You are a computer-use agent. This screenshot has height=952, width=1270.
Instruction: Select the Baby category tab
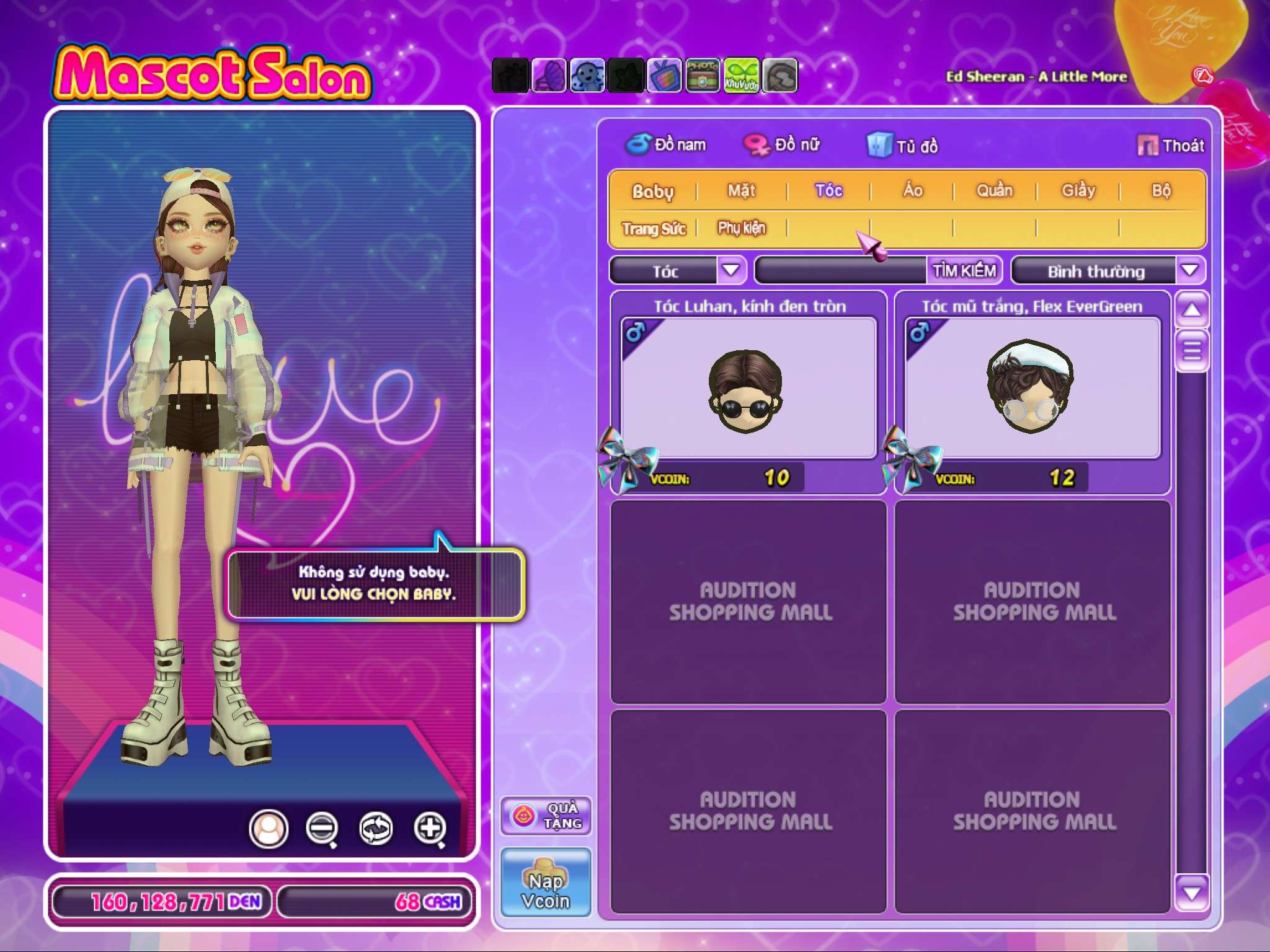click(652, 191)
